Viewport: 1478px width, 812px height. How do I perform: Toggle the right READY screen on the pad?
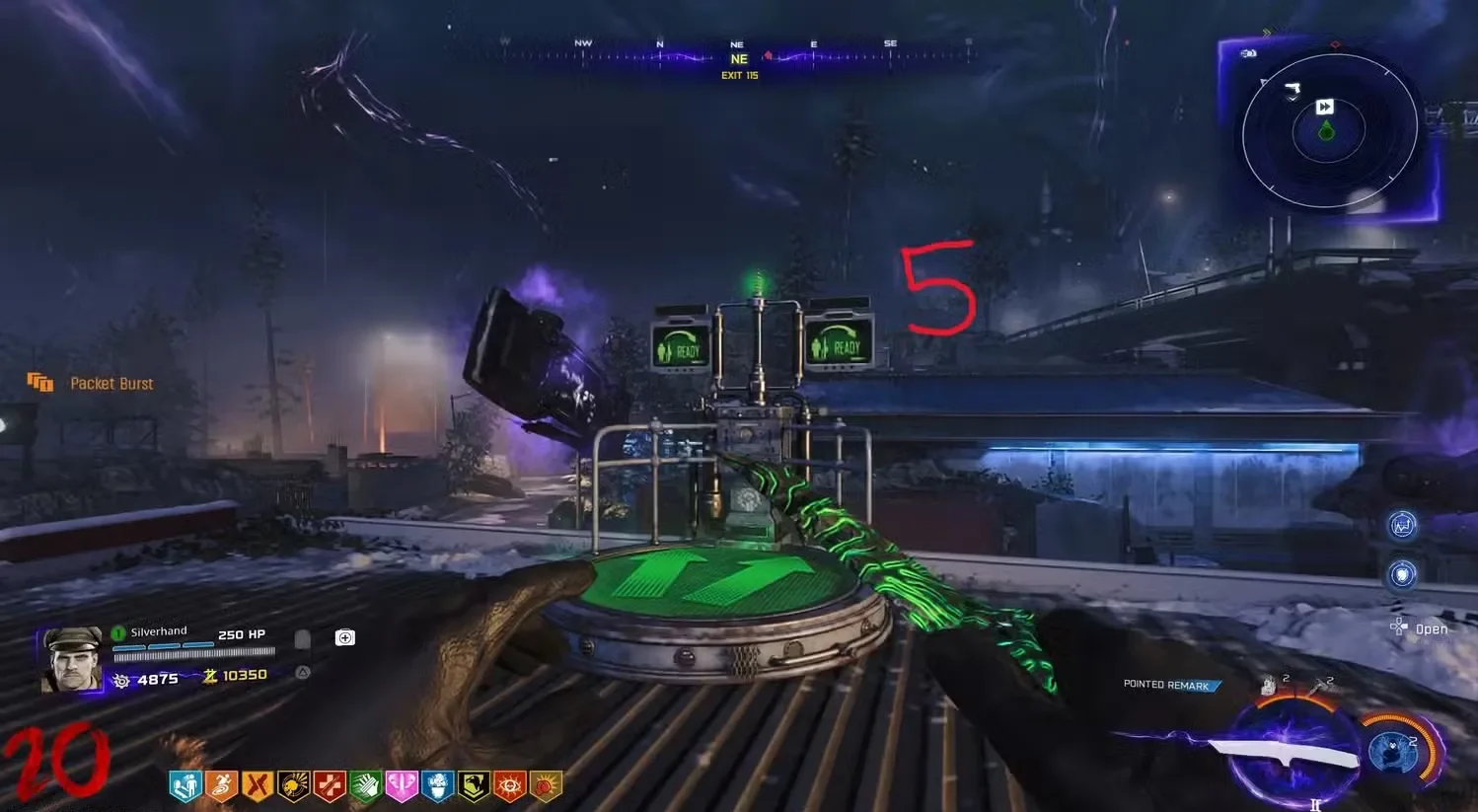coord(841,345)
